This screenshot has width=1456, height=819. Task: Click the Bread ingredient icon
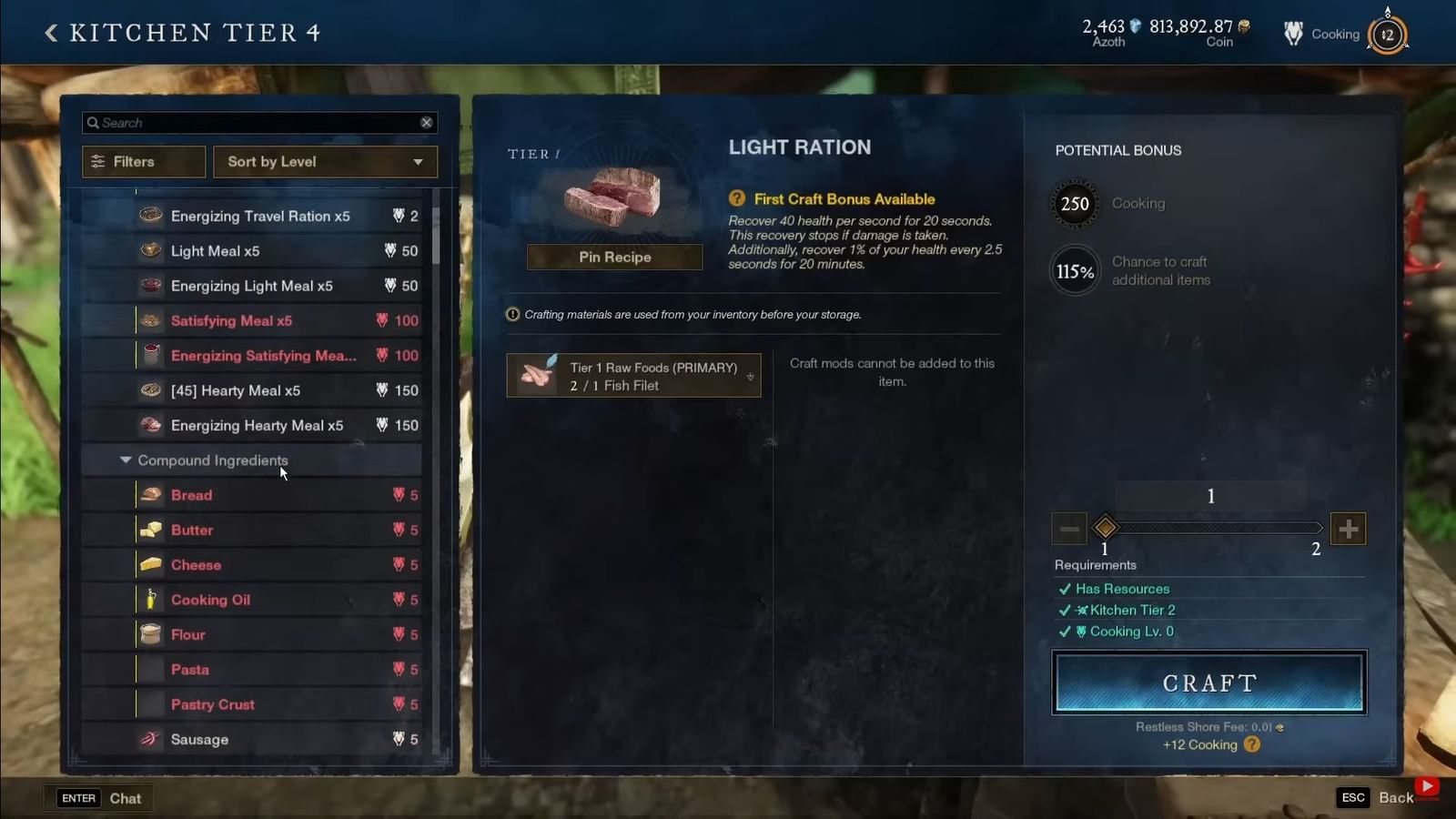coord(150,494)
